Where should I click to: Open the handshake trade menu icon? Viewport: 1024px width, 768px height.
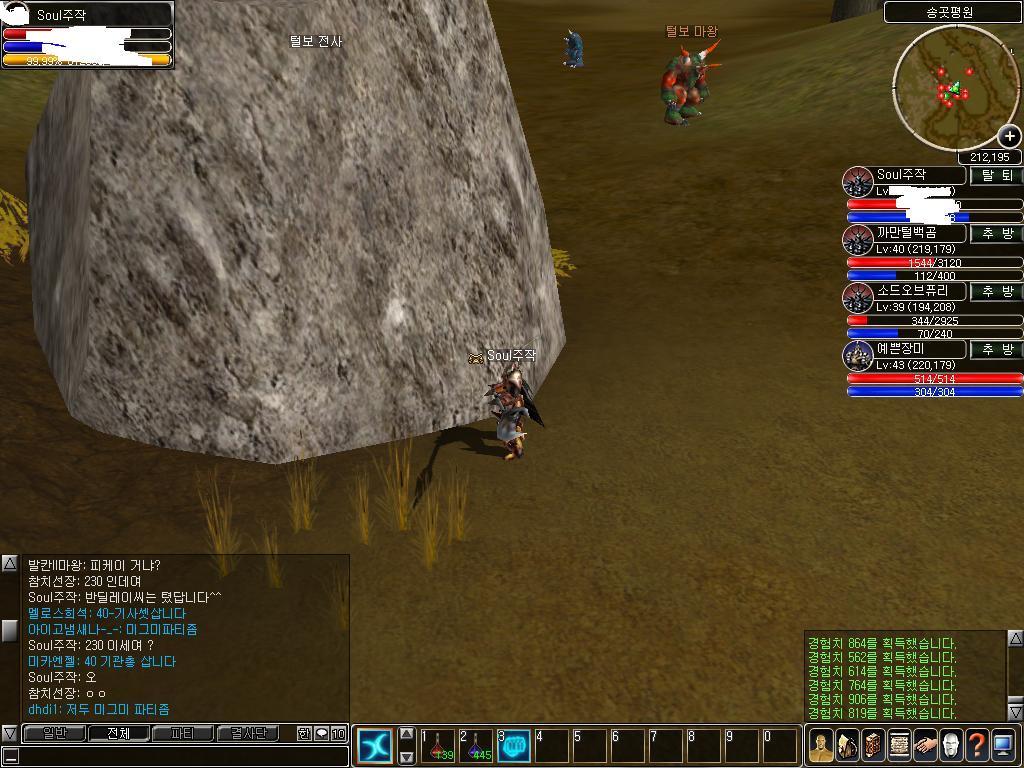(925, 746)
